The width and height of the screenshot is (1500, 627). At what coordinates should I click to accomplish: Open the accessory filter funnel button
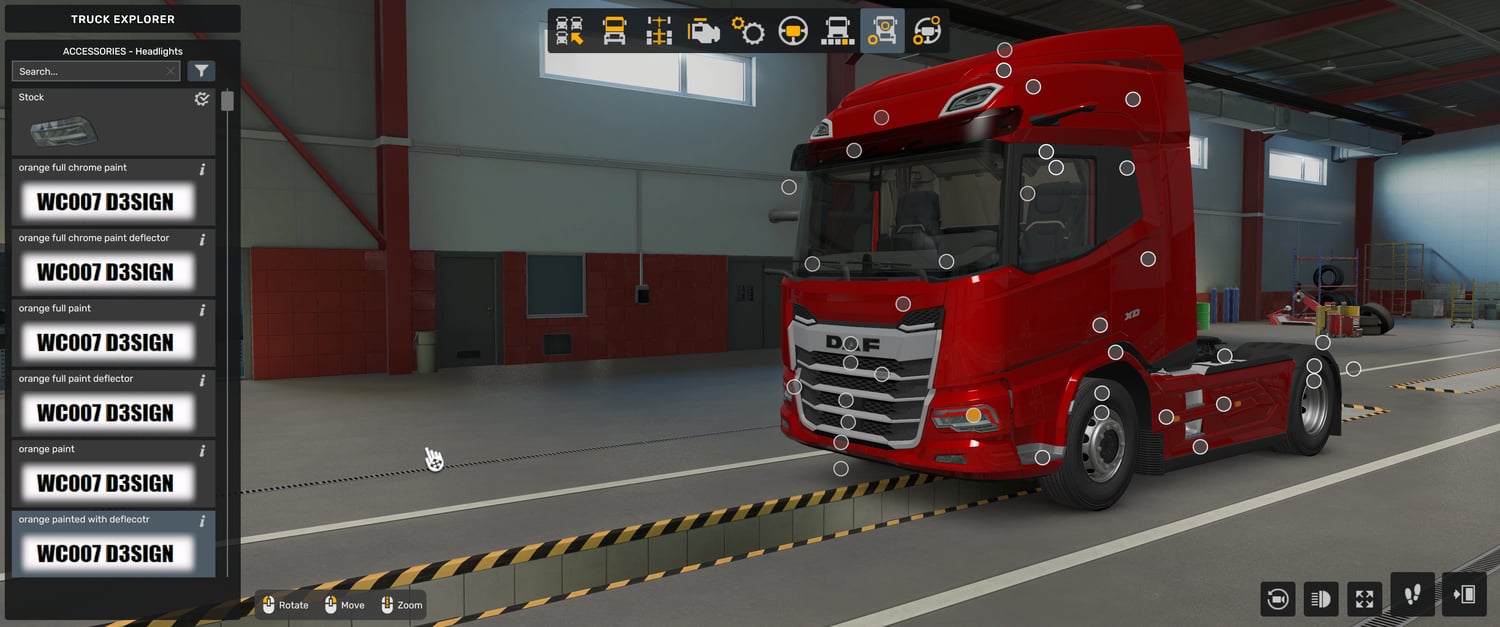tap(201, 71)
